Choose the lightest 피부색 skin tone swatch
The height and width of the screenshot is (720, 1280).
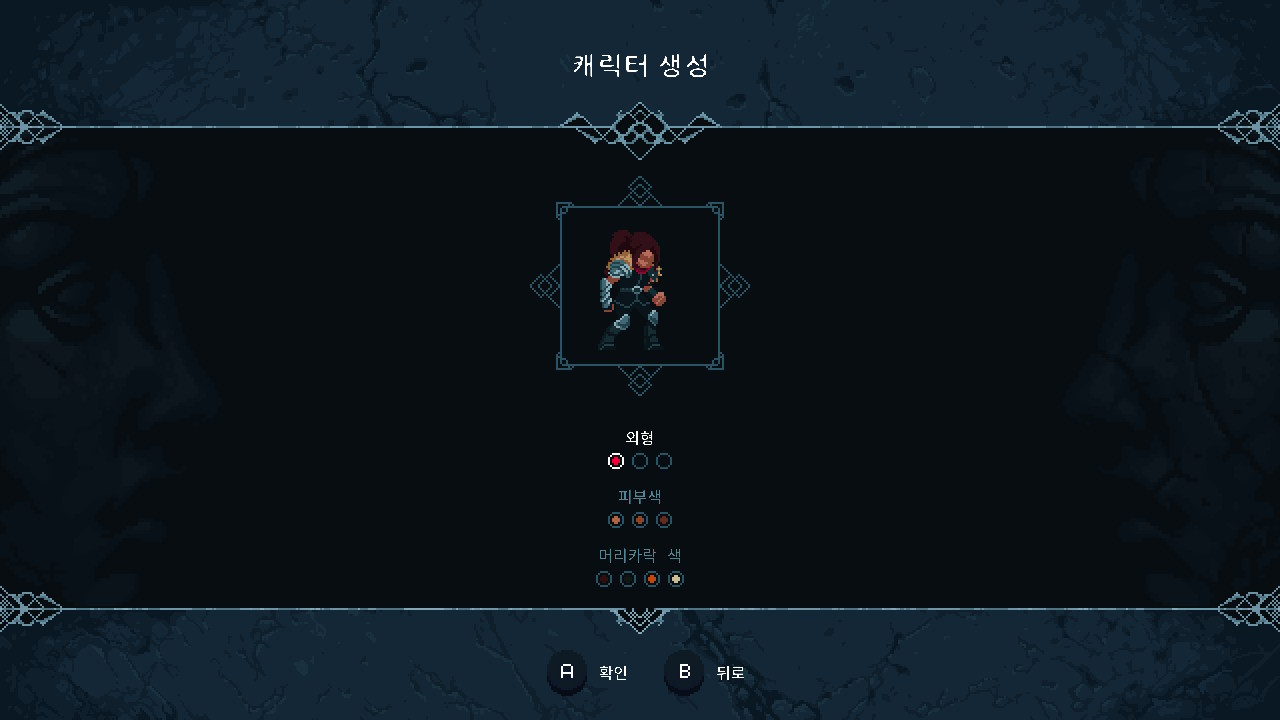pyautogui.click(x=616, y=520)
